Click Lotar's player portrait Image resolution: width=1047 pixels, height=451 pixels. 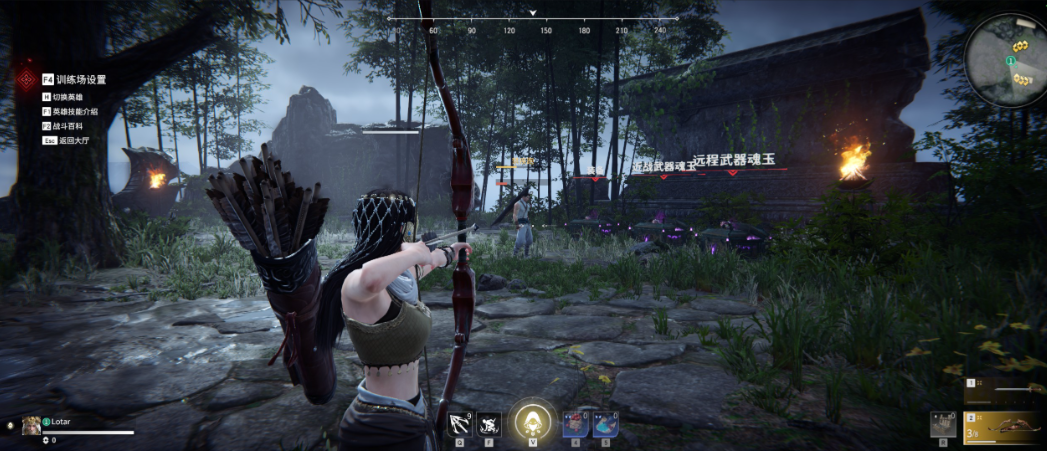[31, 424]
